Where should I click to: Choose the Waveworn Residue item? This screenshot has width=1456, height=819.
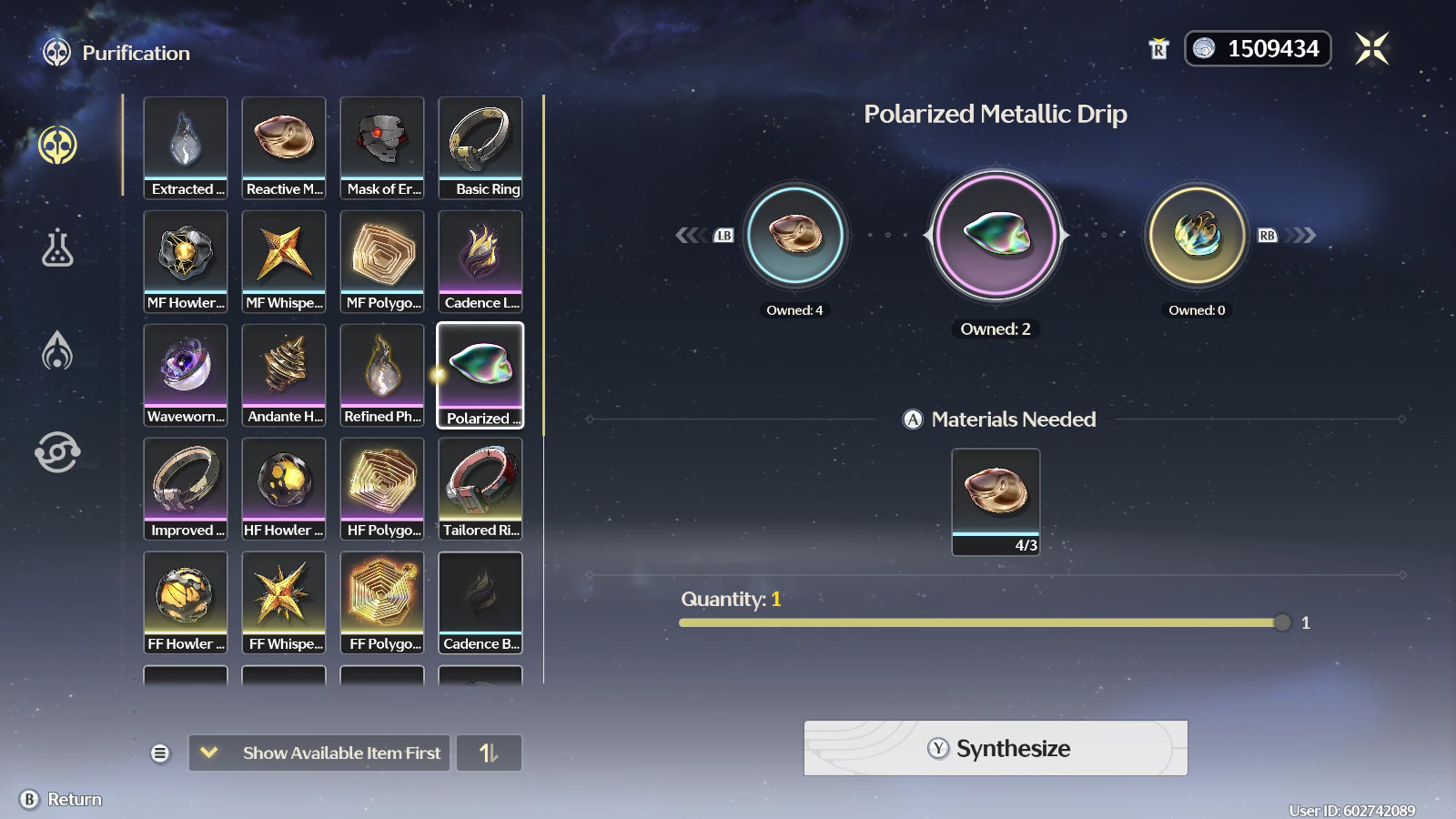186,375
